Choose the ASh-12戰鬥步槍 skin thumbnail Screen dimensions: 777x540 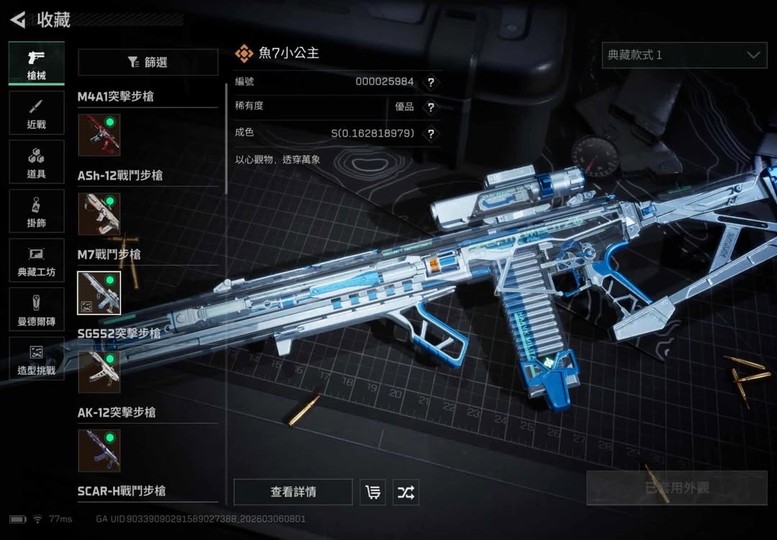tap(99, 213)
